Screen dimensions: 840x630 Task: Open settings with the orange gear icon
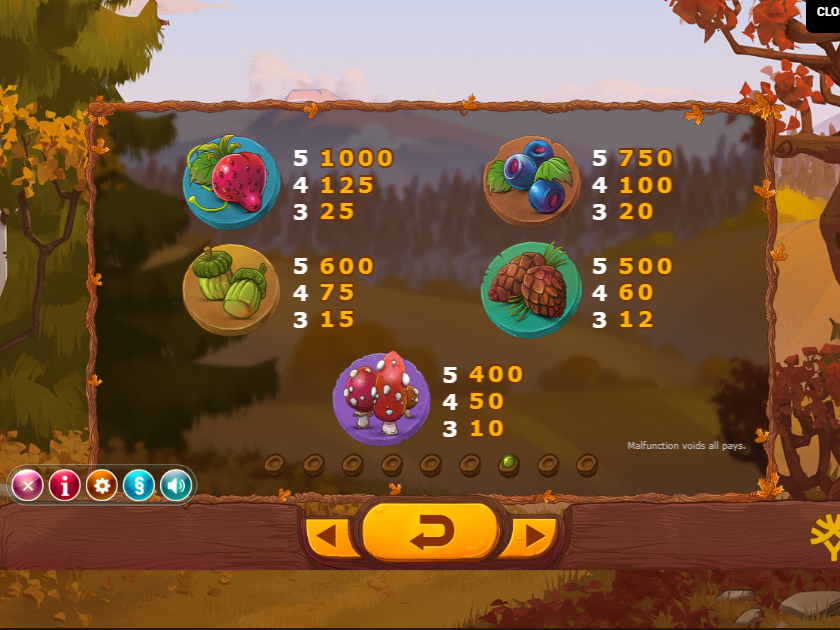[x=101, y=486]
